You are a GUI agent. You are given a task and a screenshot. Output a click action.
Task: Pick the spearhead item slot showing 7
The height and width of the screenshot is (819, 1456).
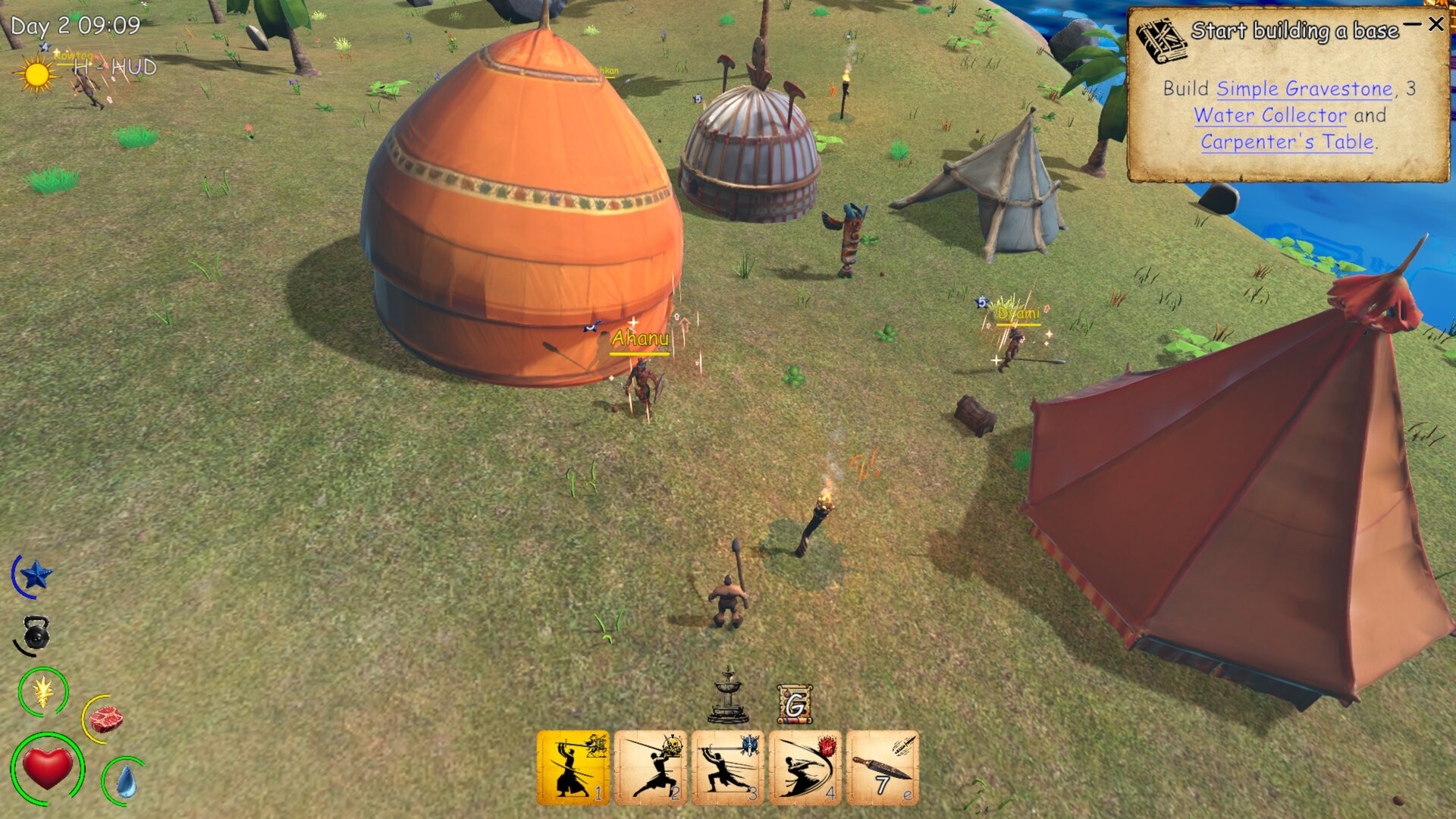(x=882, y=767)
